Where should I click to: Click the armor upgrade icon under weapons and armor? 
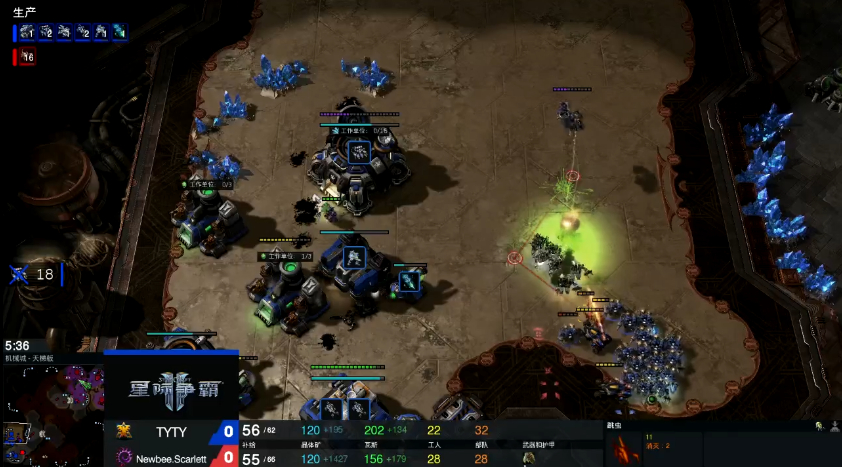click(x=529, y=459)
